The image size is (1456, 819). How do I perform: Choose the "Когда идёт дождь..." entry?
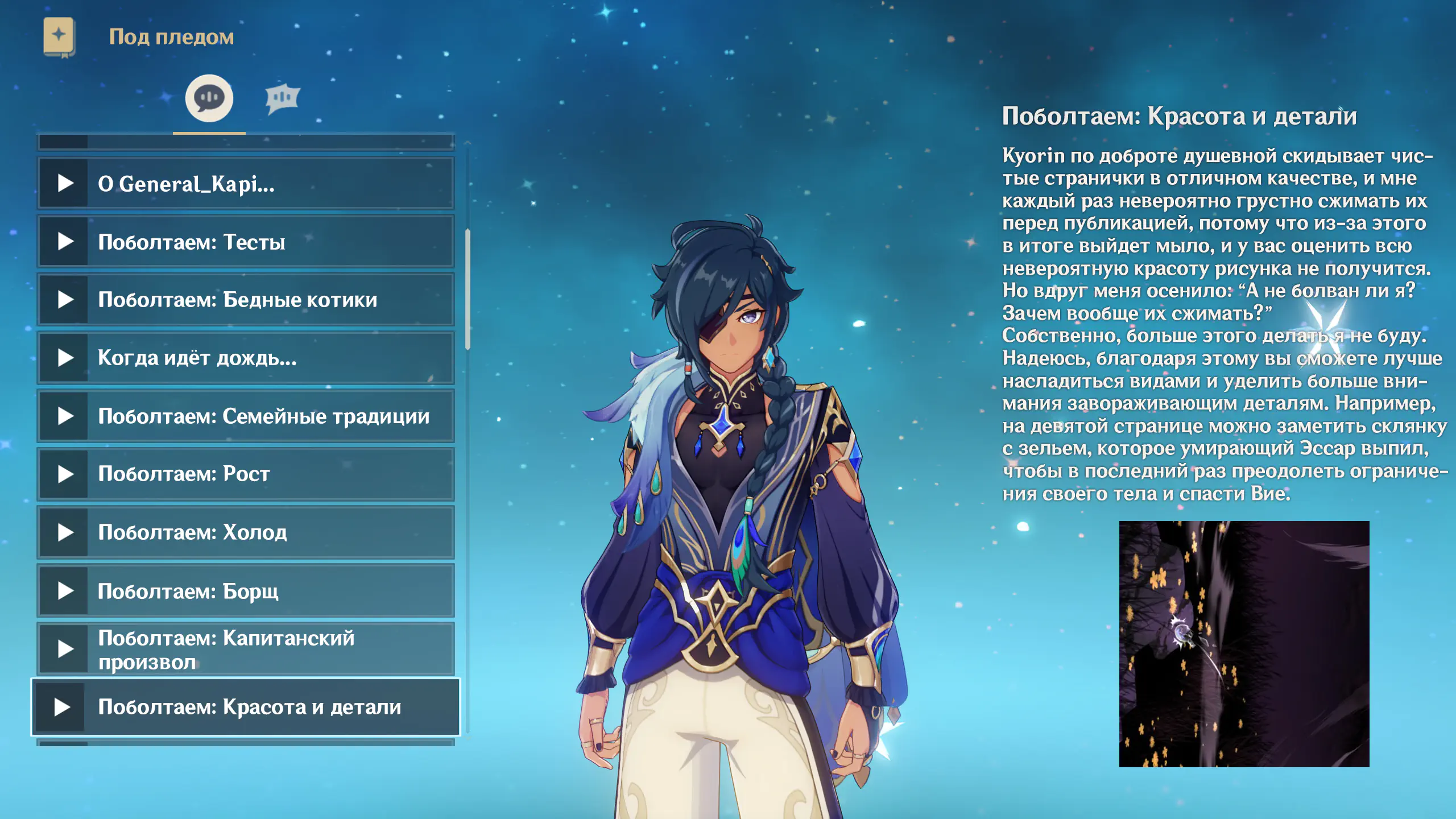coord(246,358)
